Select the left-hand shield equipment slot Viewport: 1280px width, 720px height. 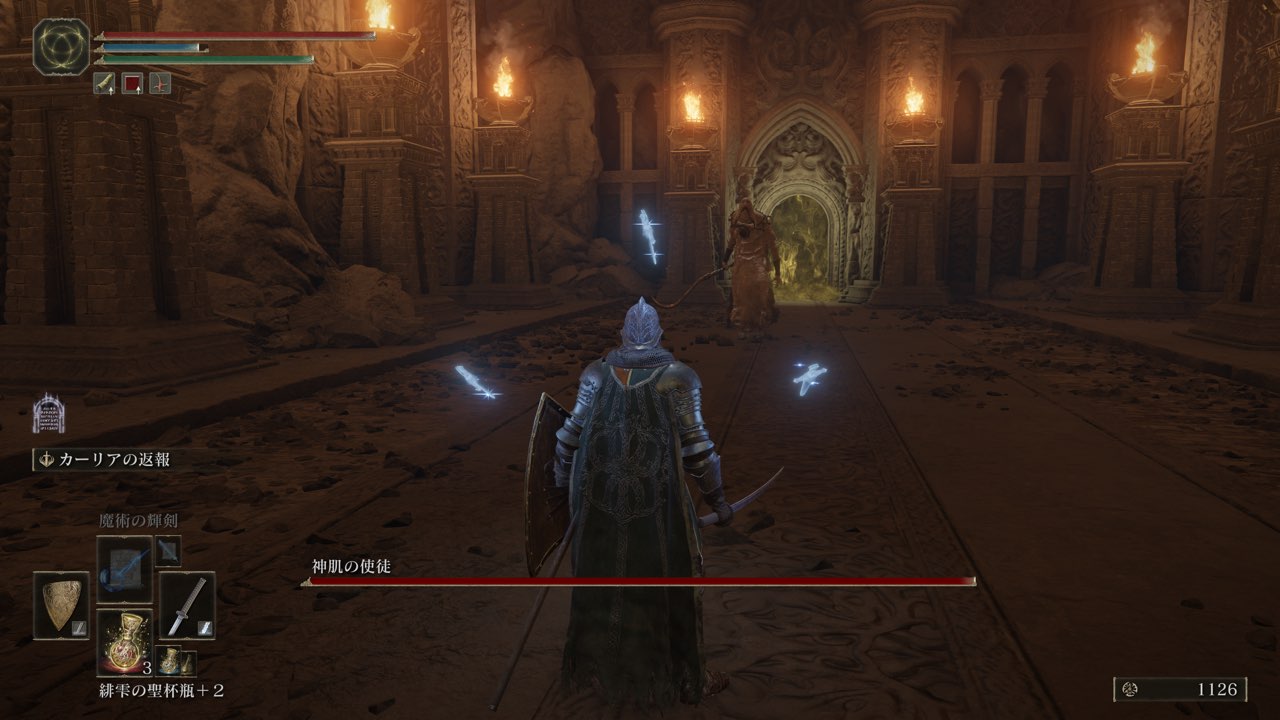(x=61, y=605)
